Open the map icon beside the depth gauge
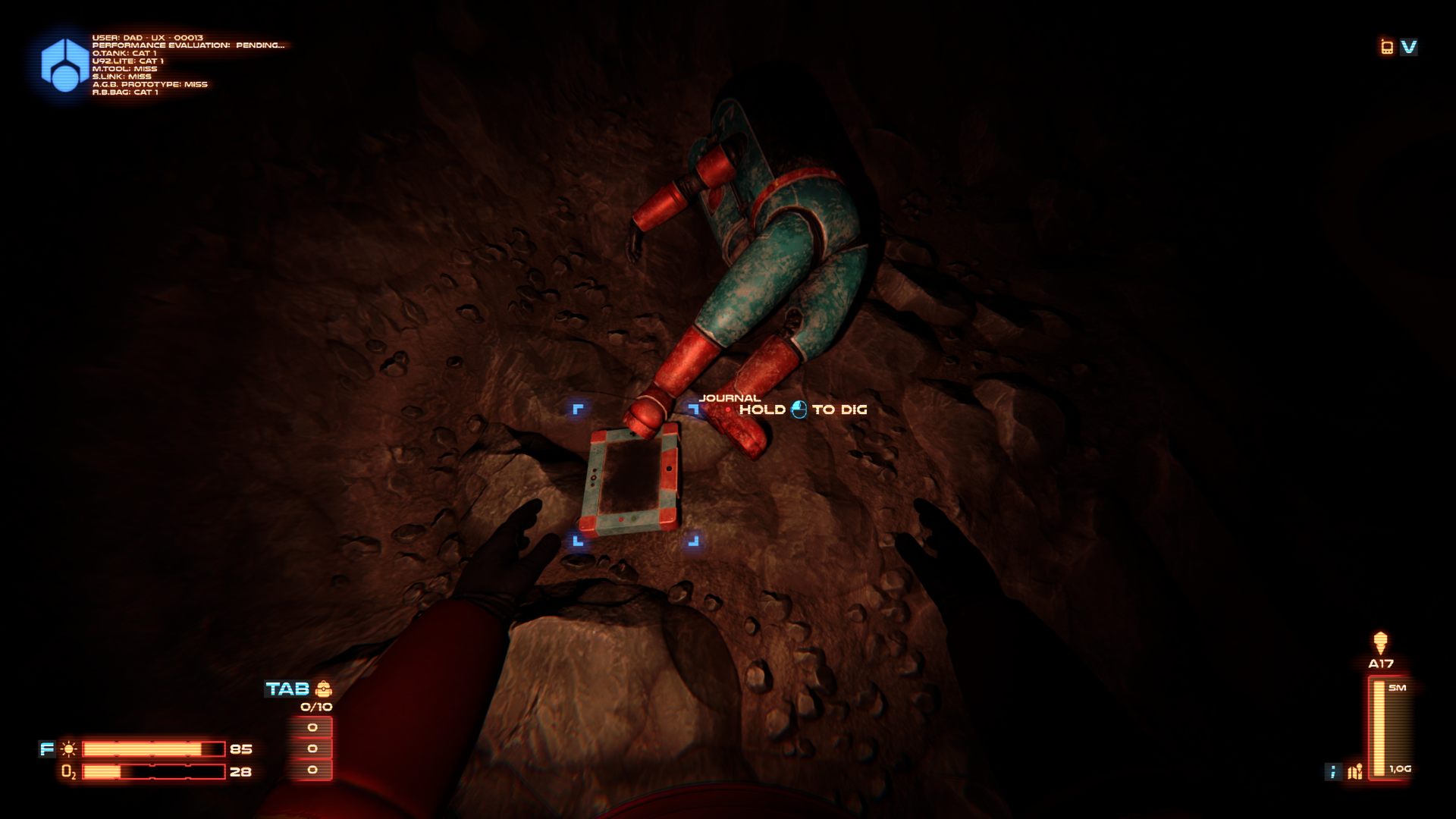 [x=1355, y=772]
